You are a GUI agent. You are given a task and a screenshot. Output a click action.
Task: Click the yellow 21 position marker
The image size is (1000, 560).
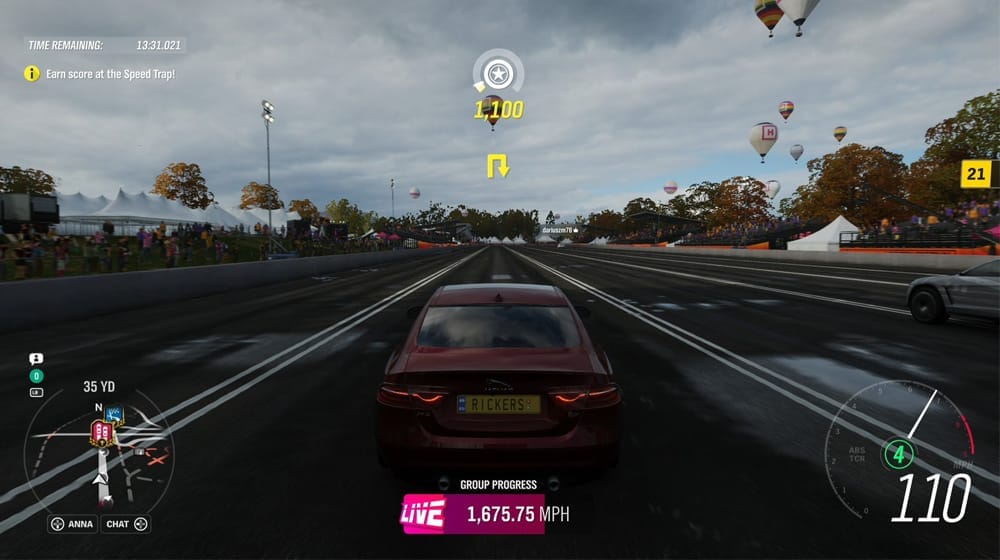(x=975, y=174)
